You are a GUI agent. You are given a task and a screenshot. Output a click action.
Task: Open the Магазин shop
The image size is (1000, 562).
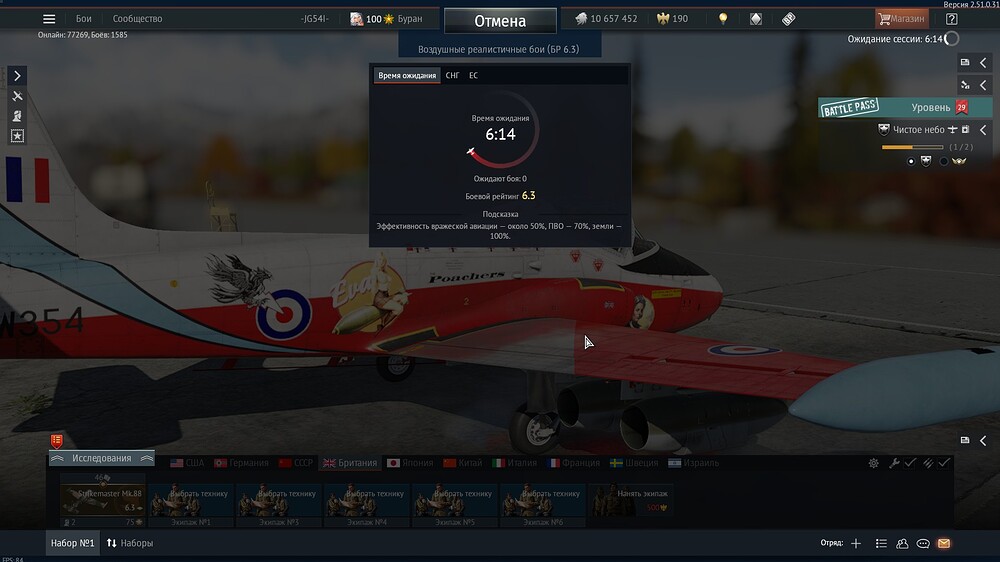901,18
